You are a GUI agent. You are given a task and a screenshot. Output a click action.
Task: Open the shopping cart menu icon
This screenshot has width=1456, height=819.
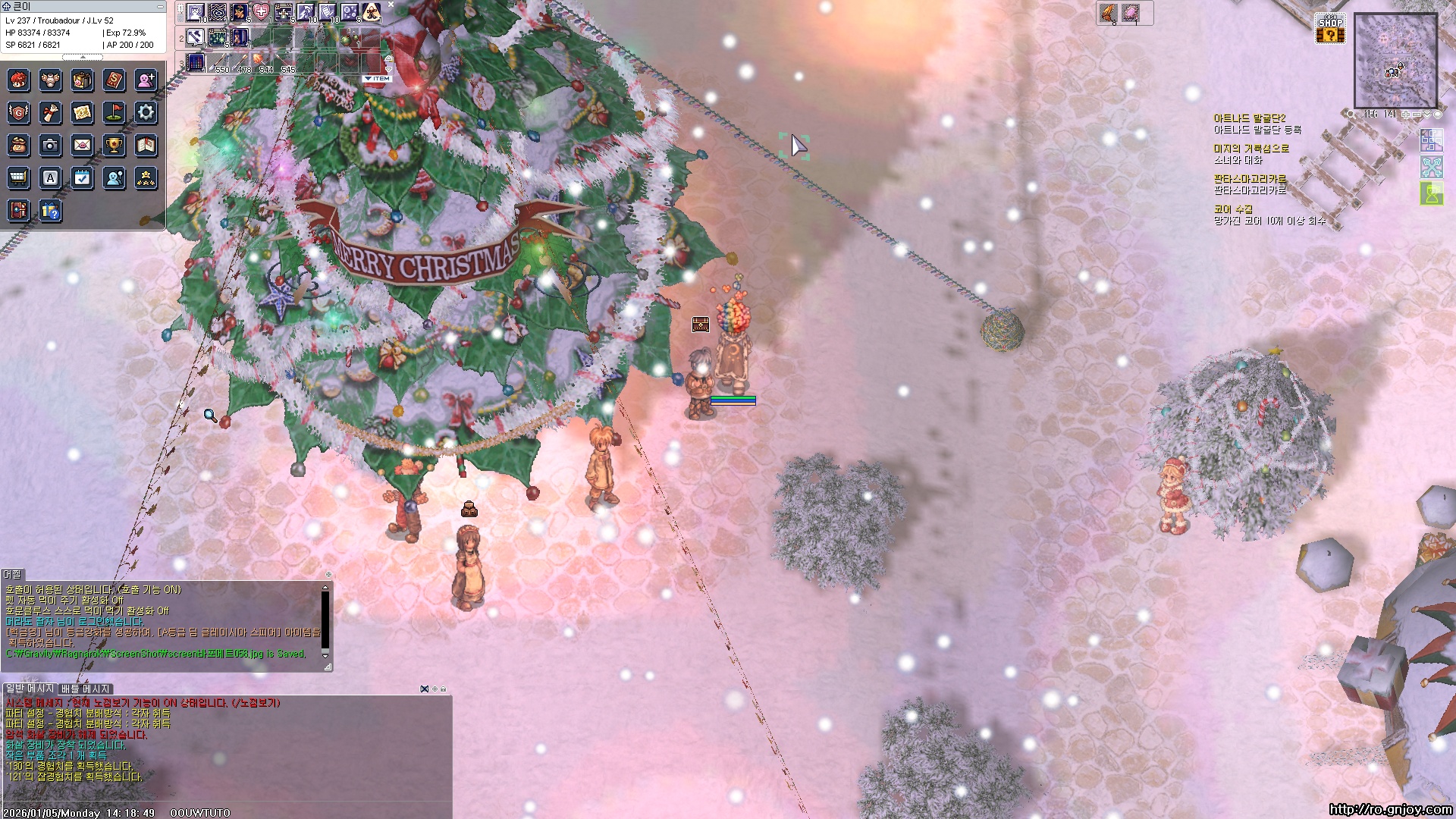(18, 178)
